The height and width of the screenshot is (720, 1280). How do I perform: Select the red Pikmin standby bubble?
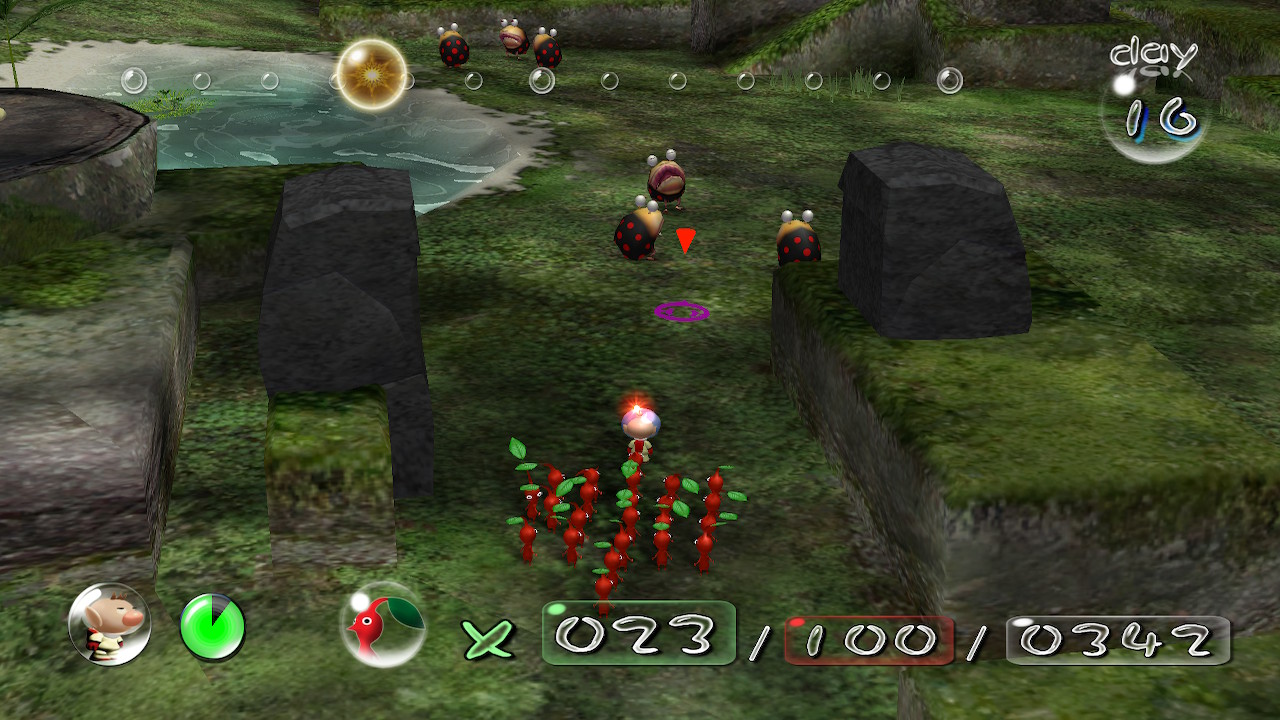382,625
